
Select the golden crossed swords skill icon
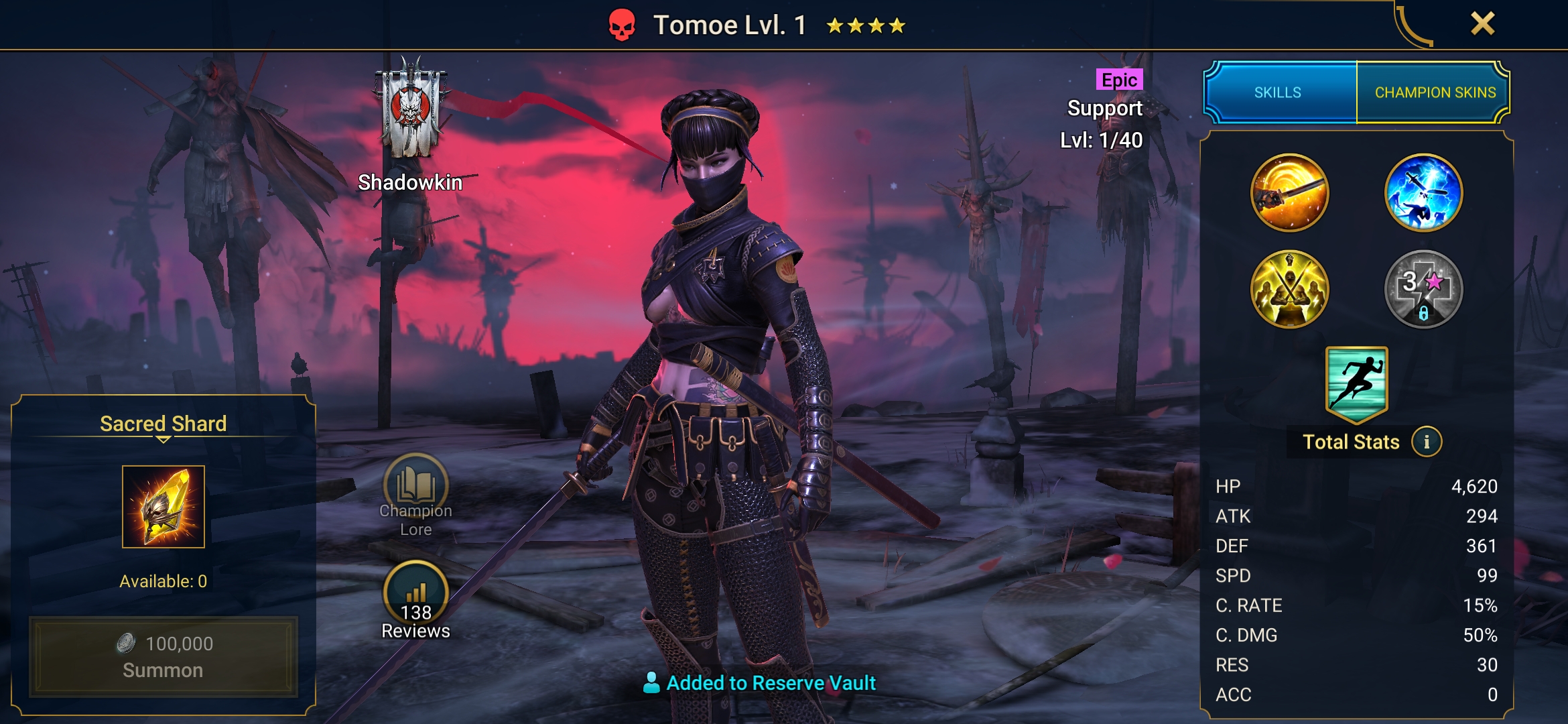(x=1289, y=289)
